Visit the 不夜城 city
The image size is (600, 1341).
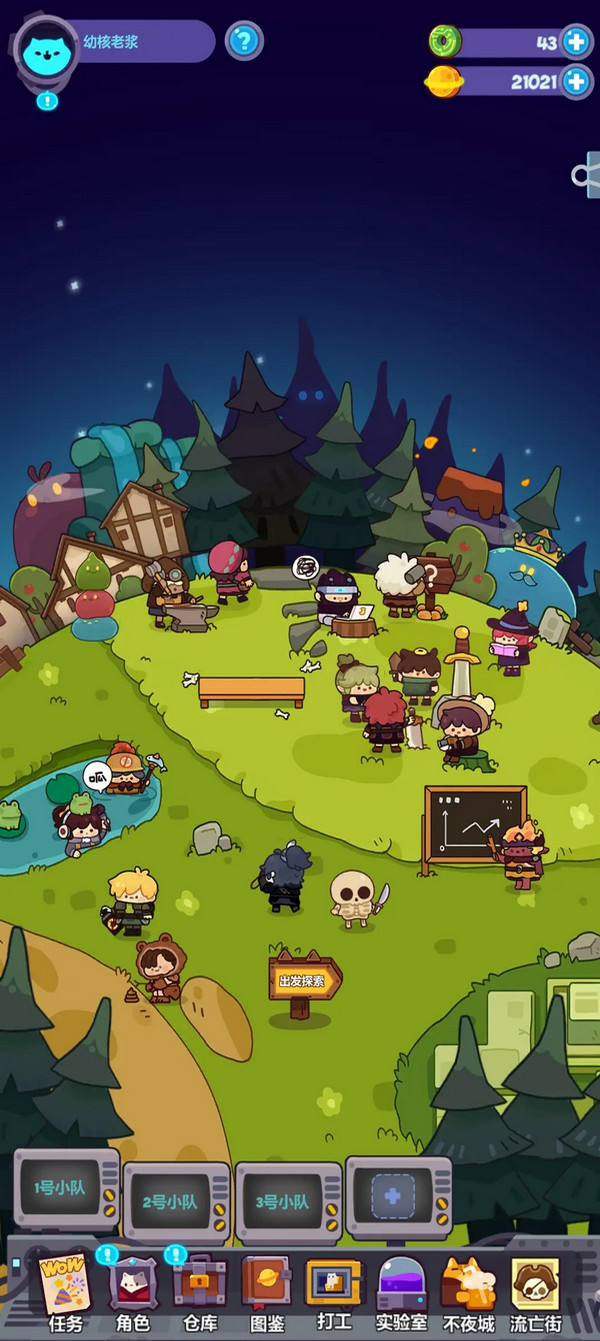468,1292
